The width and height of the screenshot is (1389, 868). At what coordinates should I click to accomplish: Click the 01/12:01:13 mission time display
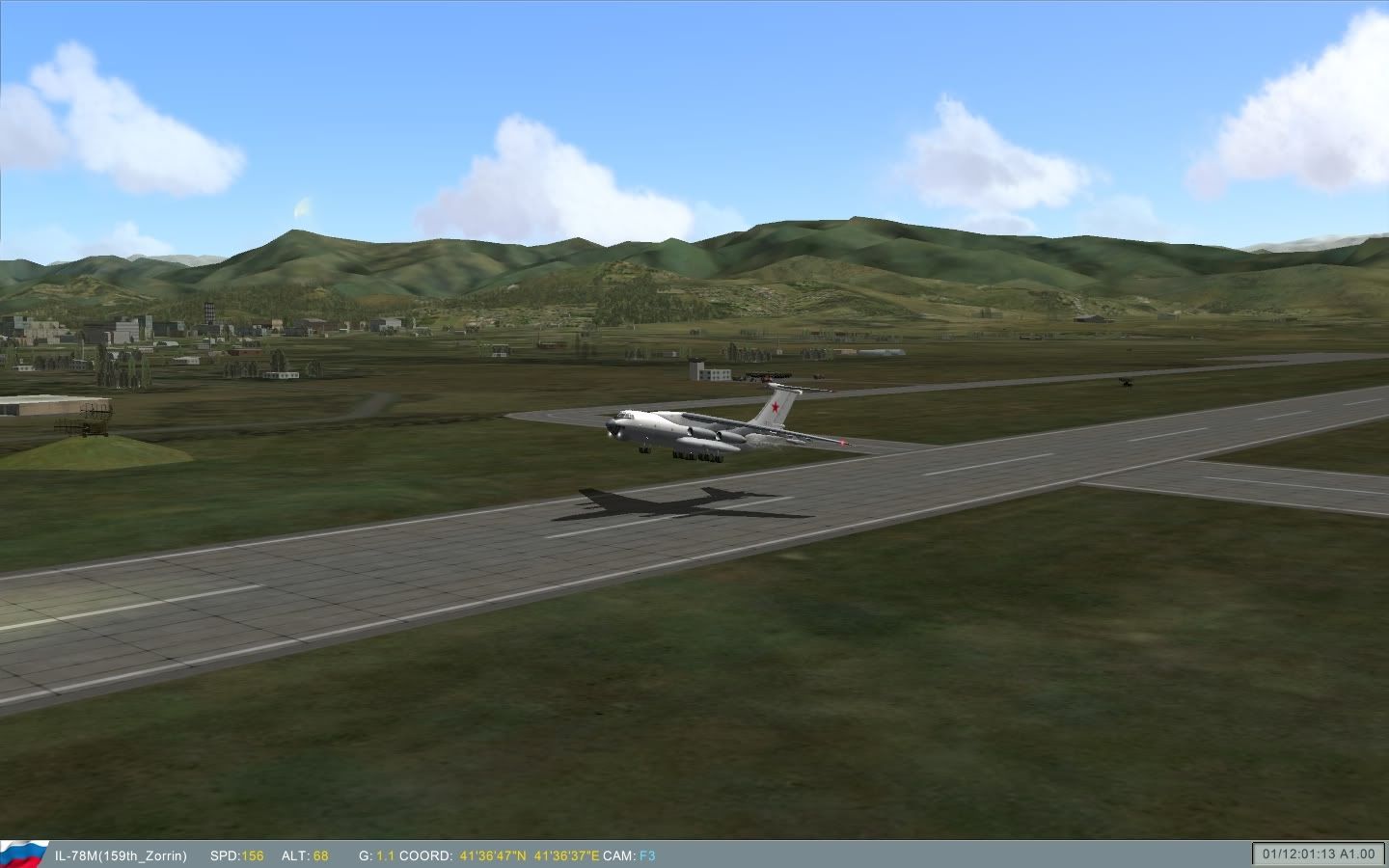tap(1297, 854)
